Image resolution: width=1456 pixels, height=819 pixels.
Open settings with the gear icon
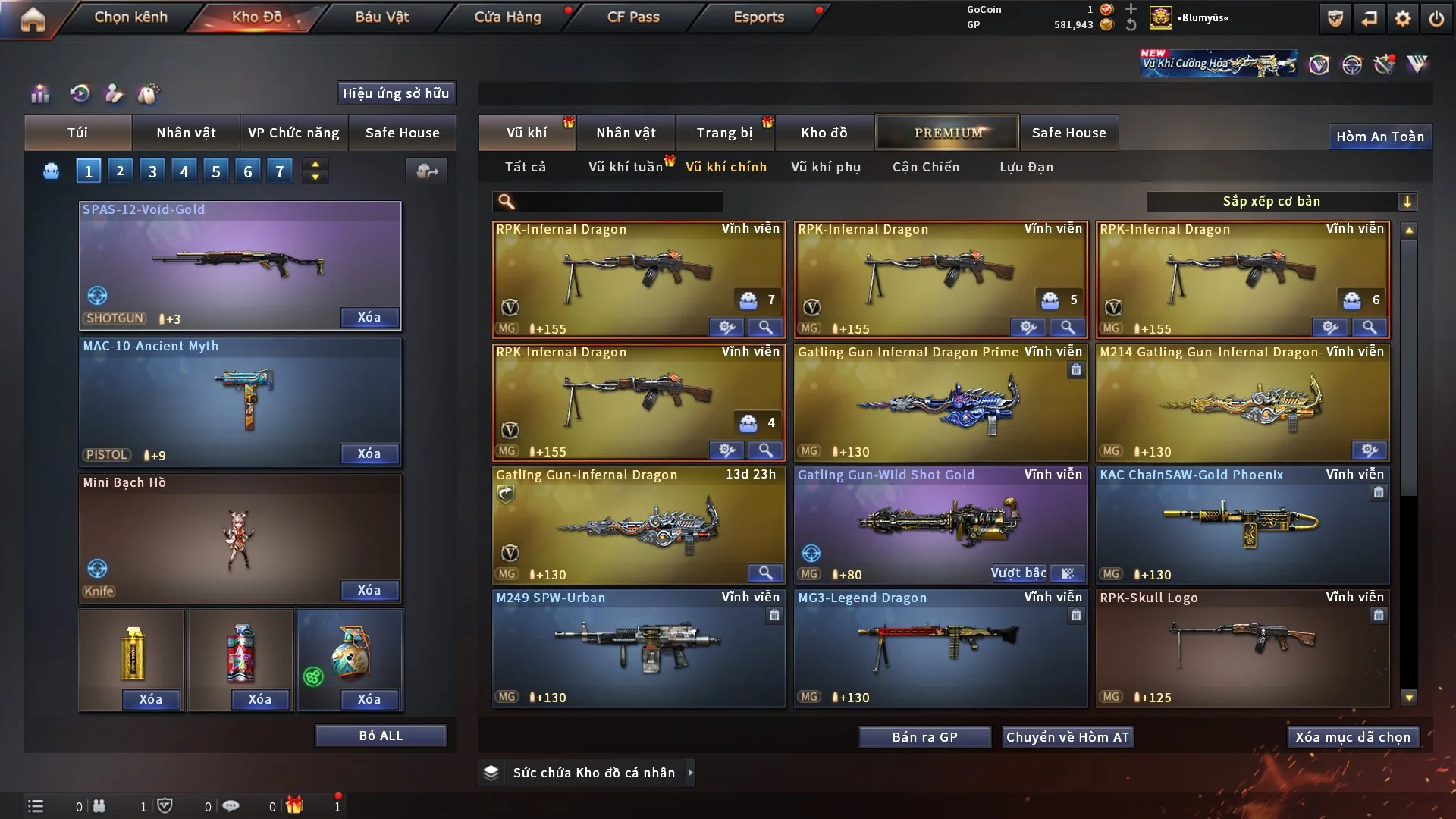tap(1402, 18)
